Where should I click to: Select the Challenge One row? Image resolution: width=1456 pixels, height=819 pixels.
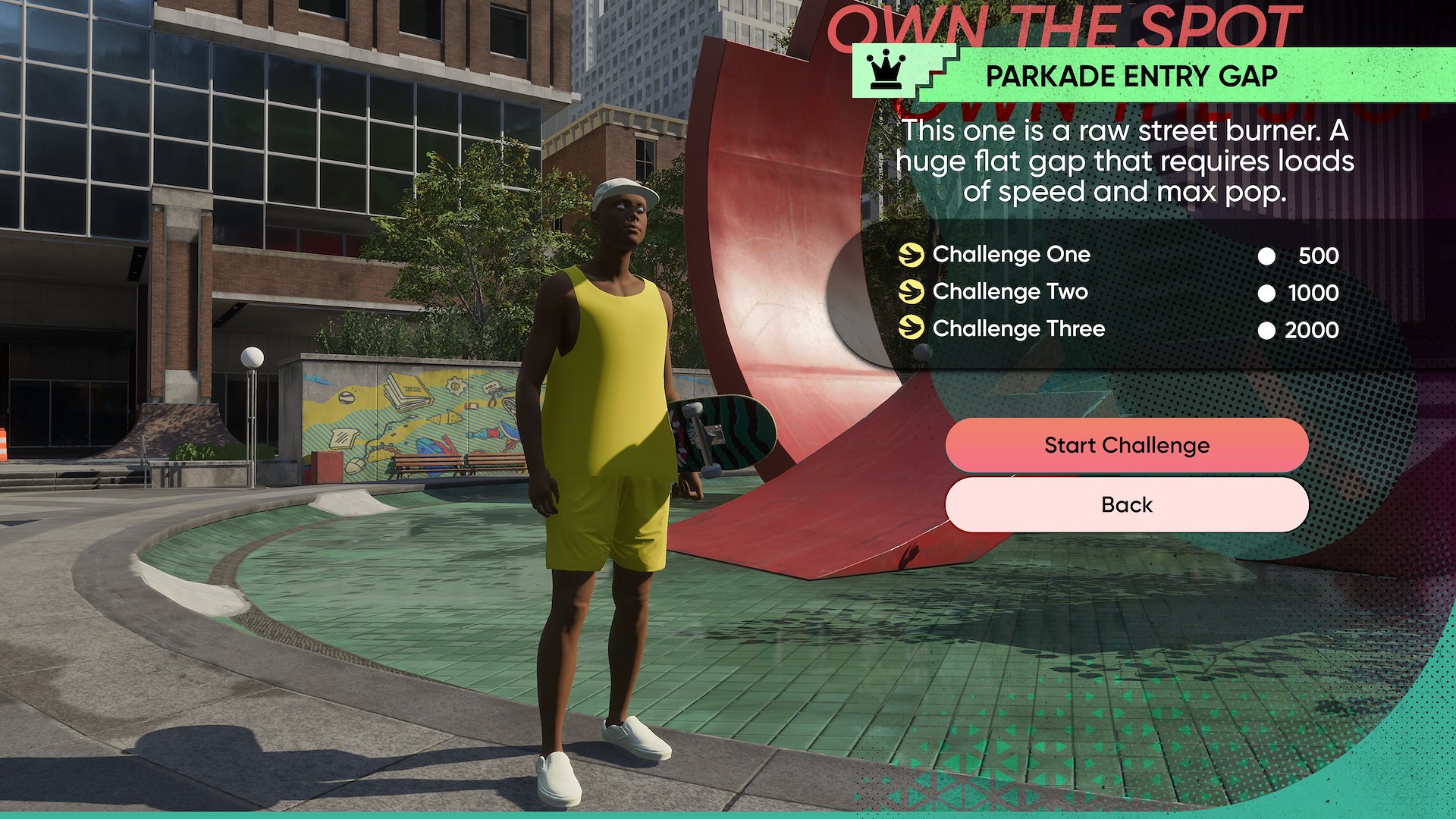point(1012,255)
